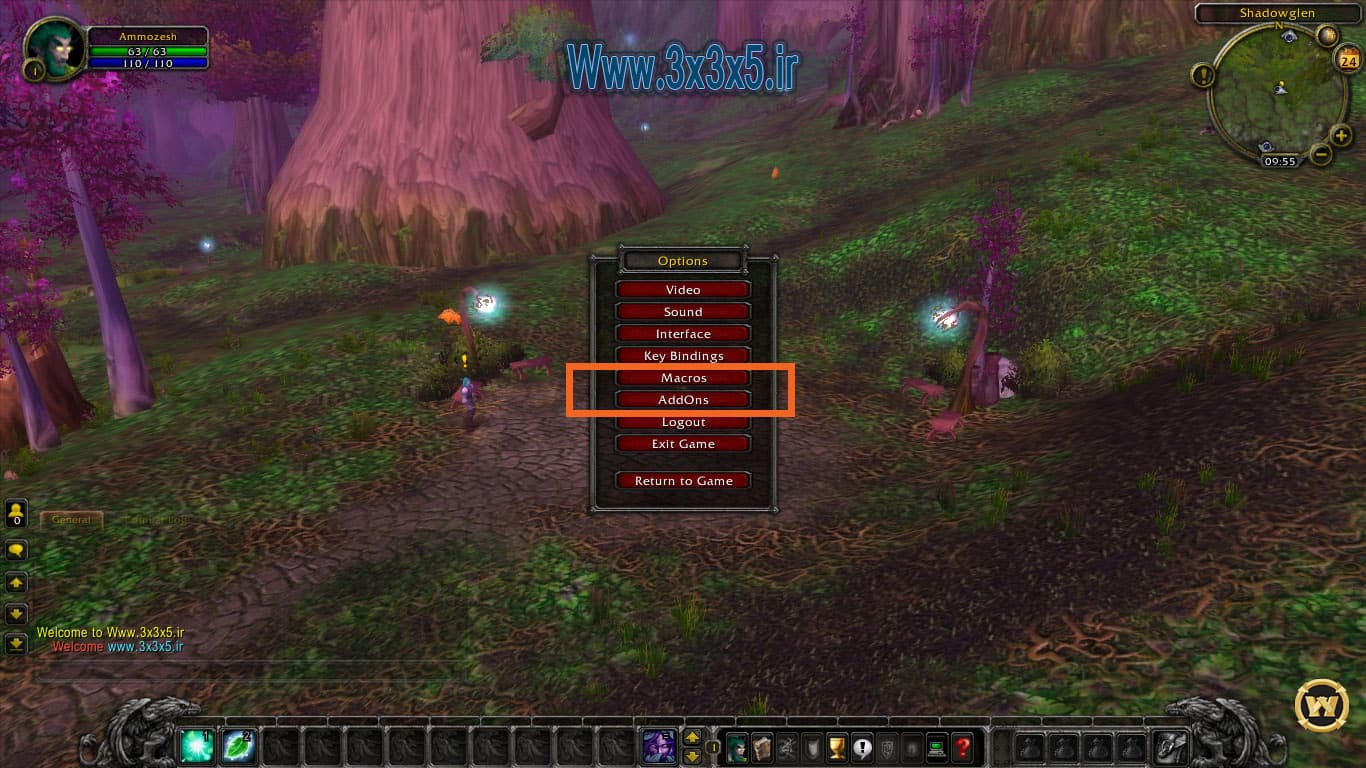
Task: Open the Quest Log exclamation bubble icon
Action: [x=862, y=745]
